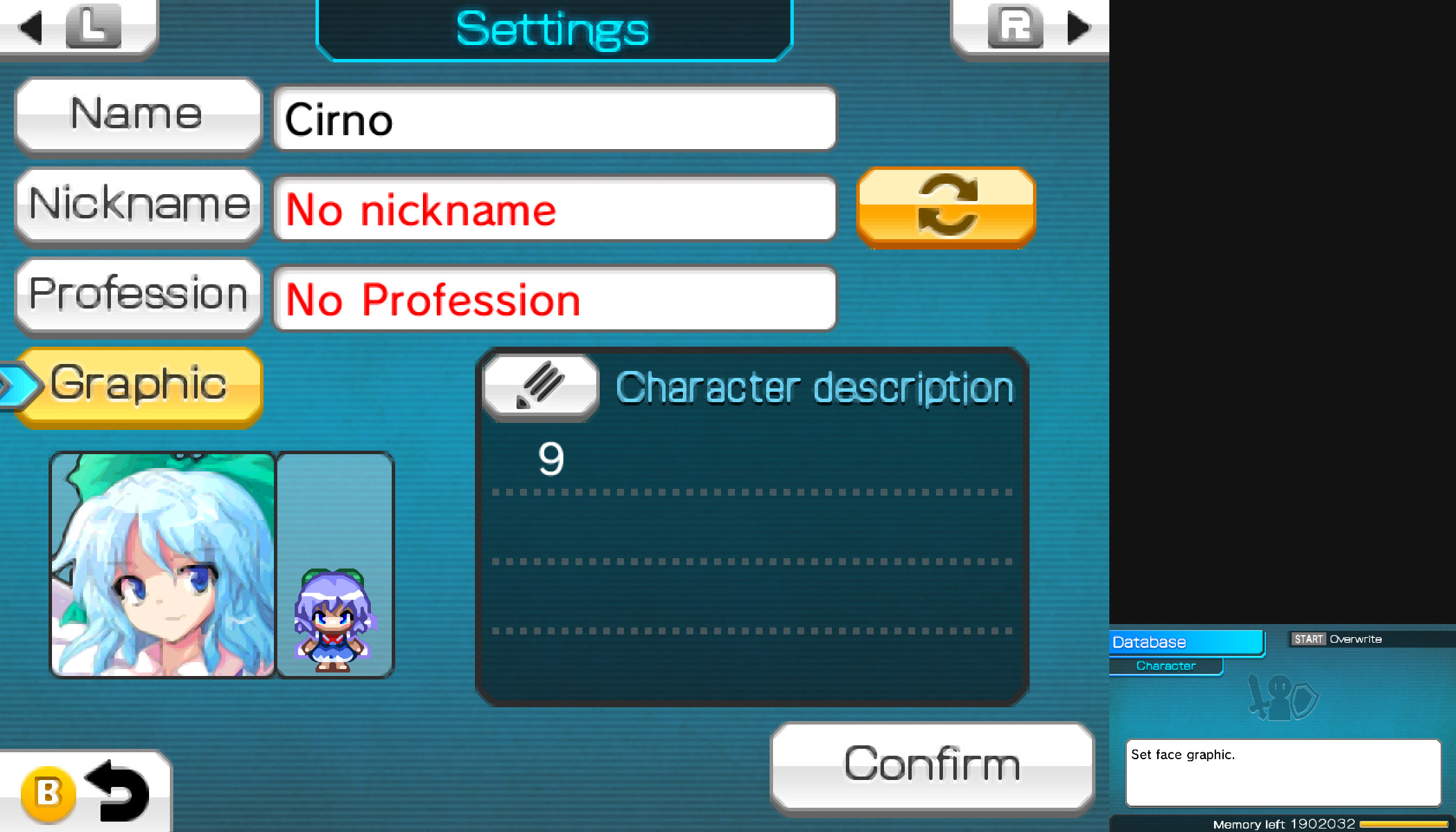Screen dimensions: 1456x832
Task: Click the right arrow next to R
Action: pyautogui.click(x=1077, y=28)
